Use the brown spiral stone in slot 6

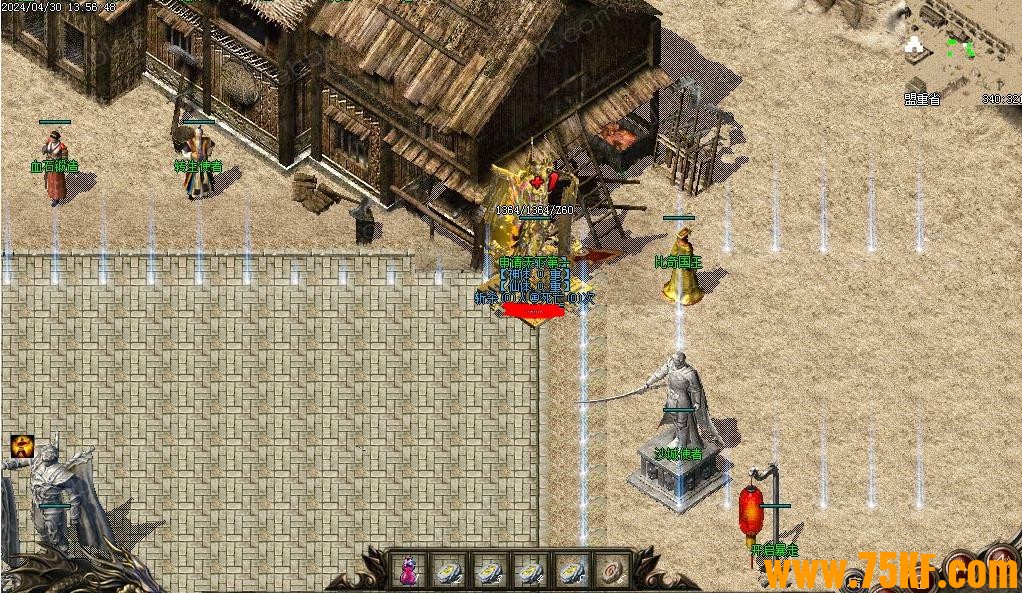point(611,570)
